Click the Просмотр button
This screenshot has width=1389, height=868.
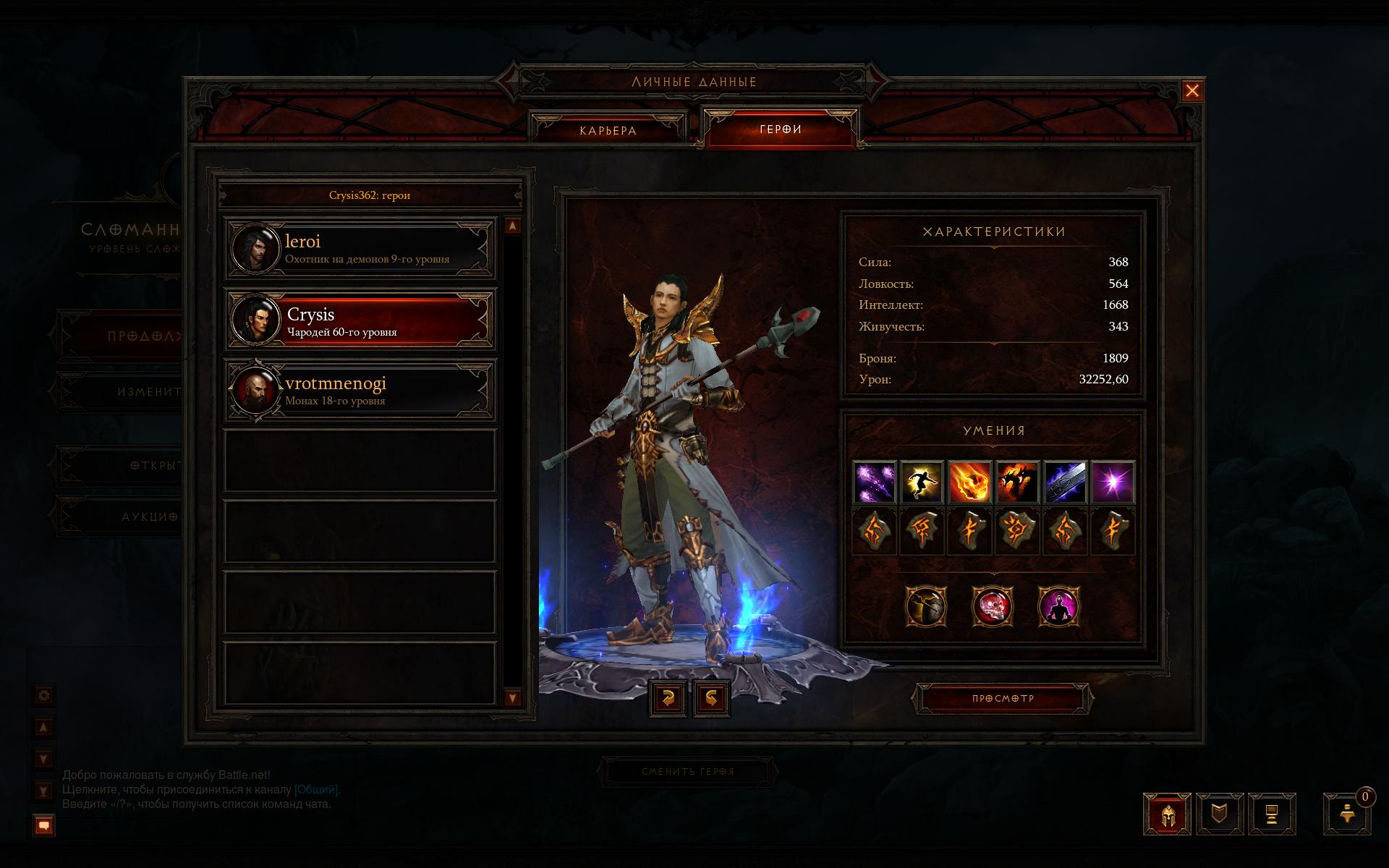[1003, 699]
